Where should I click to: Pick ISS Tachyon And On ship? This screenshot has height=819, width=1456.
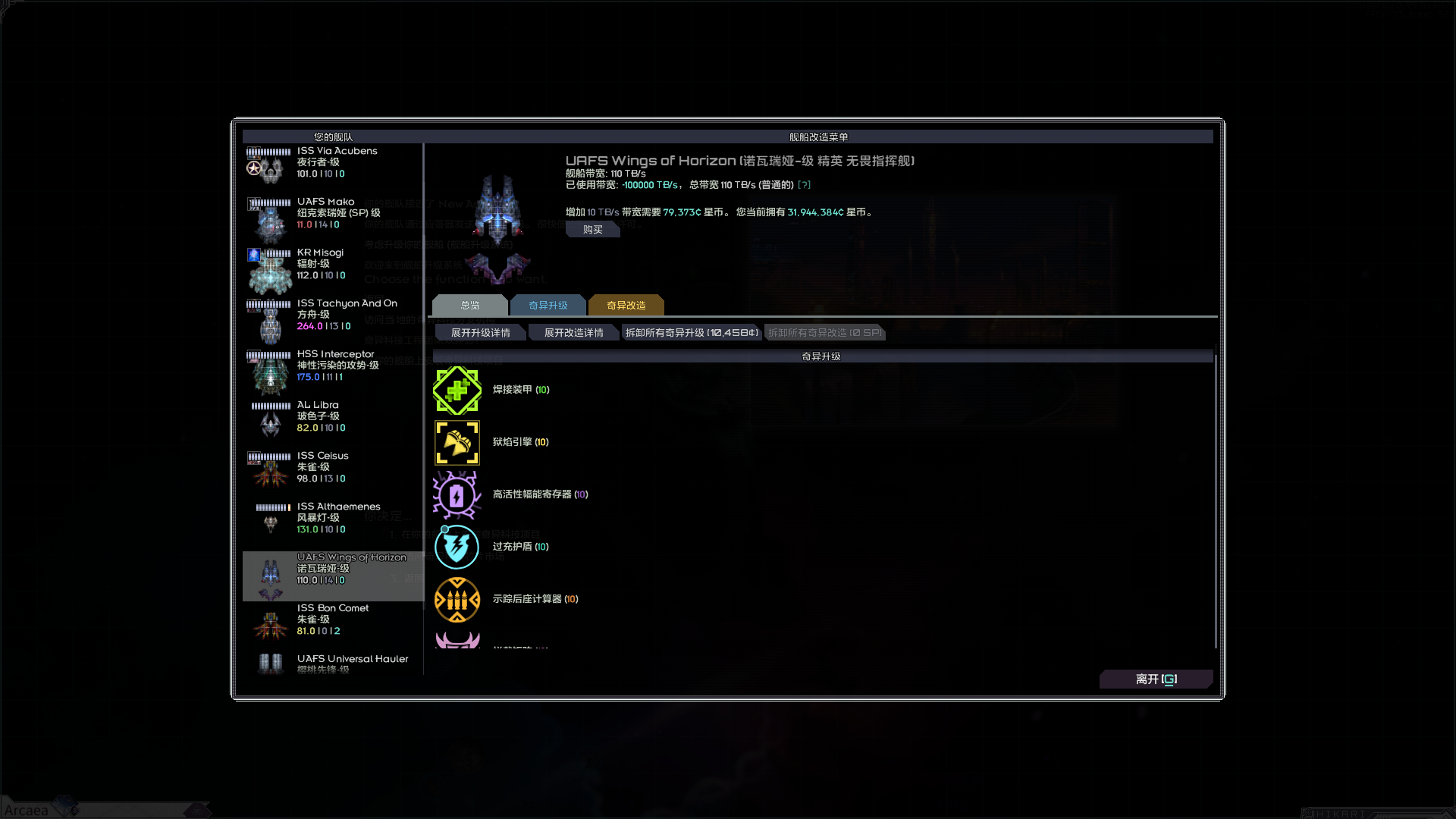pyautogui.click(x=332, y=315)
